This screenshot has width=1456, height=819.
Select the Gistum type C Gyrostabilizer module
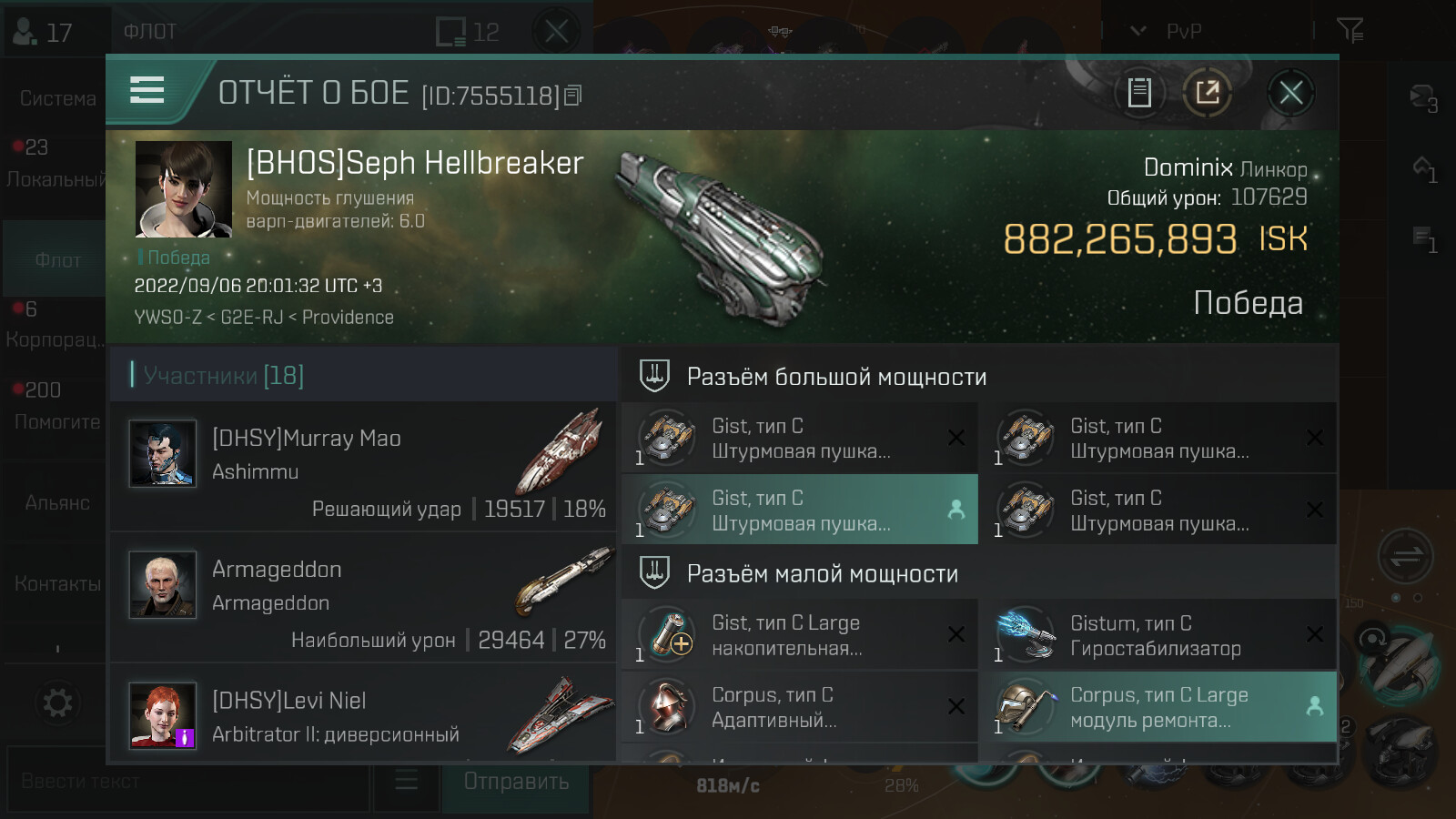coord(1156,634)
